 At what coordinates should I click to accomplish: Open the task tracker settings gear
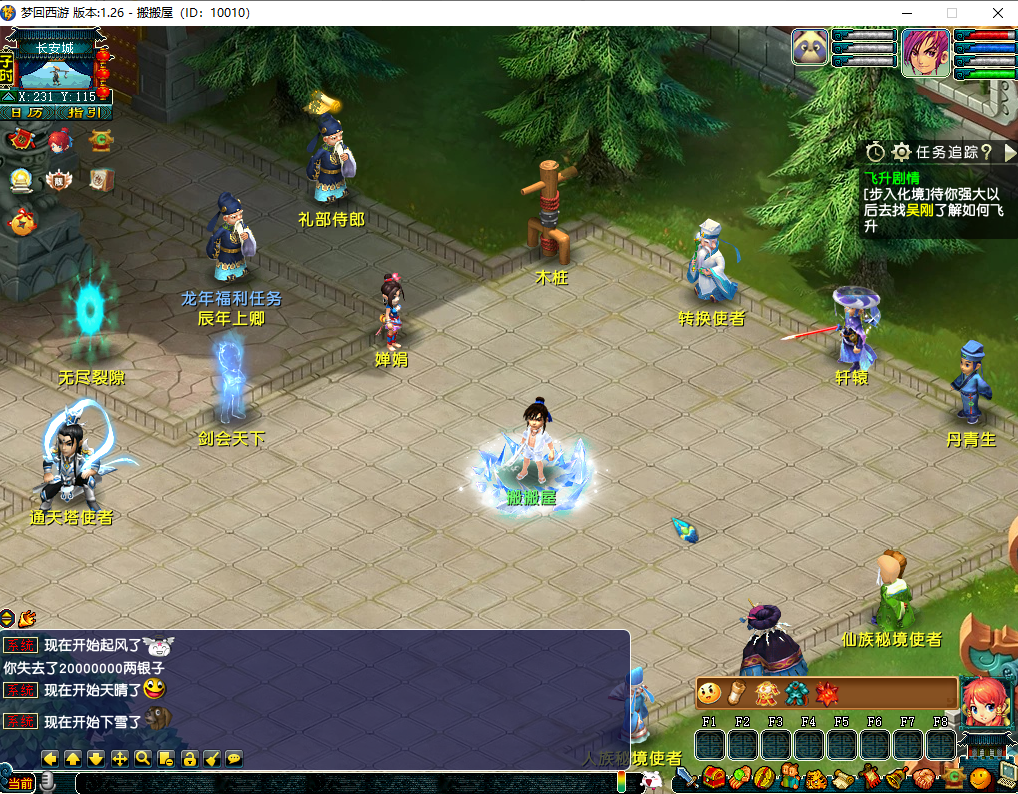[901, 152]
